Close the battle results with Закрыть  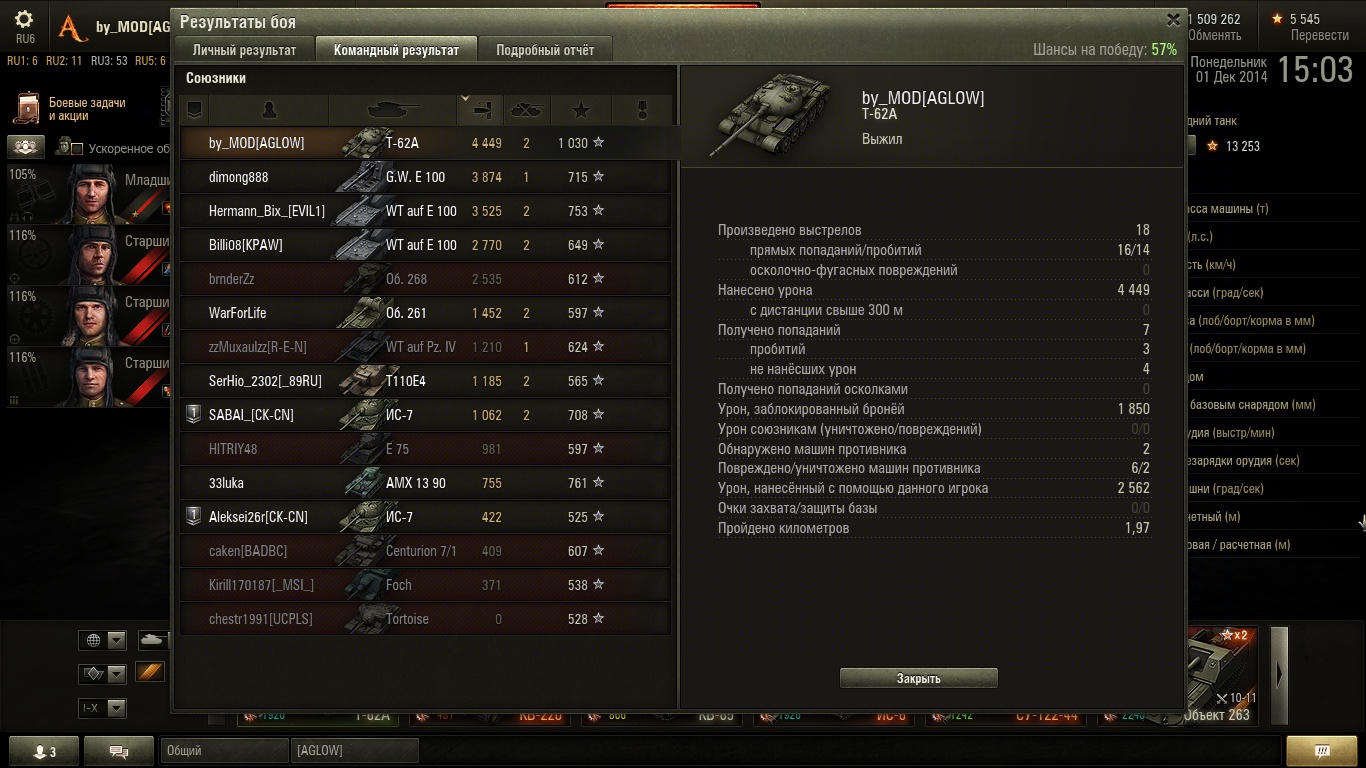tap(918, 679)
